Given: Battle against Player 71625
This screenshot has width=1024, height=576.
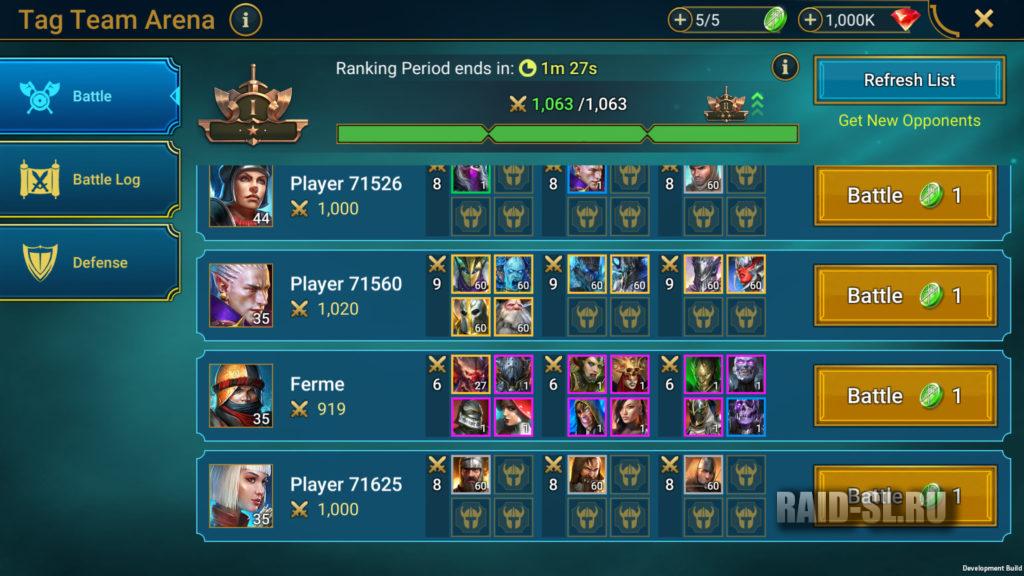Looking at the screenshot, I should tap(905, 496).
